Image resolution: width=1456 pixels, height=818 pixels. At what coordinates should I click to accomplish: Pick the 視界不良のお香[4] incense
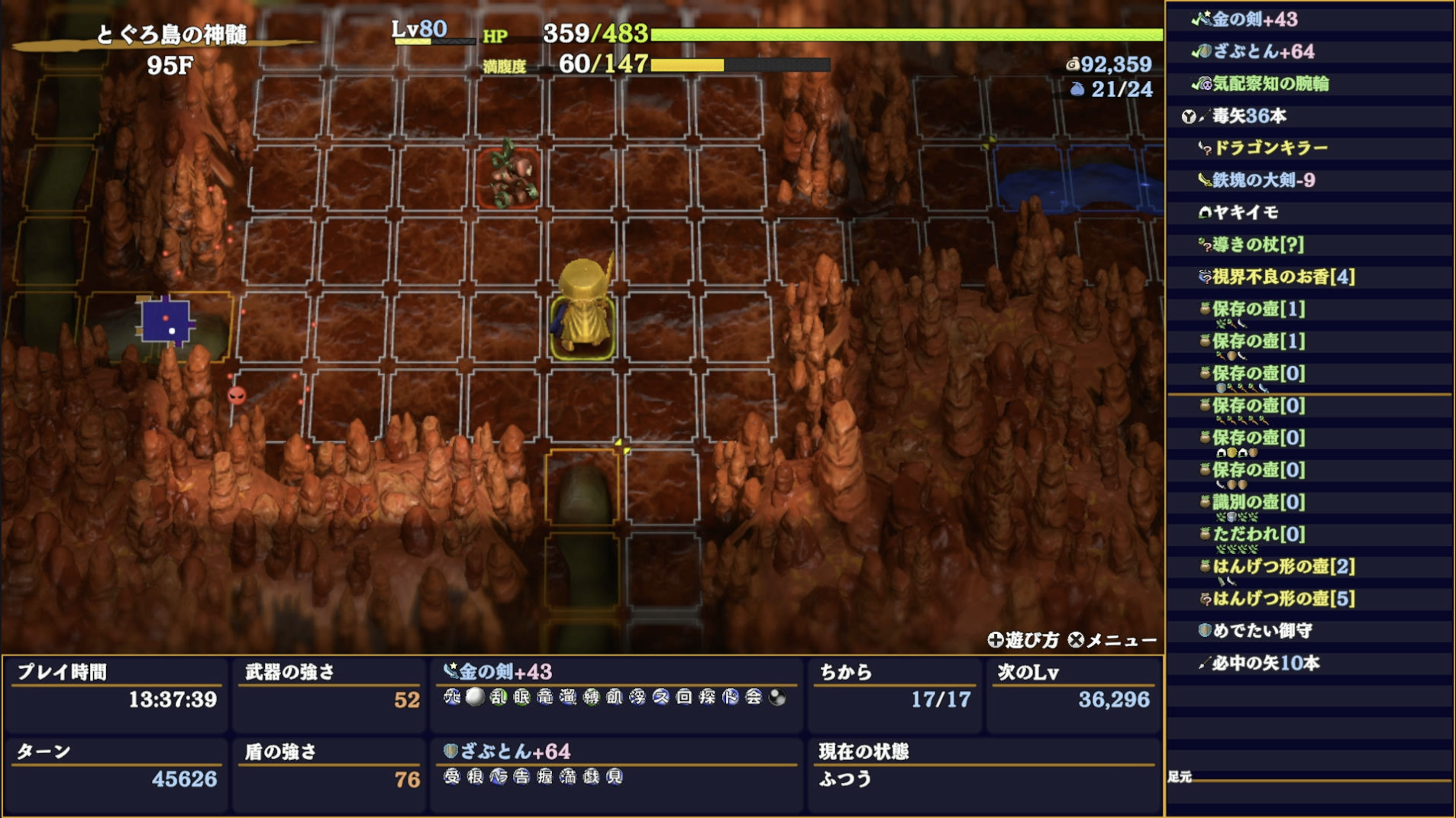tap(1283, 276)
